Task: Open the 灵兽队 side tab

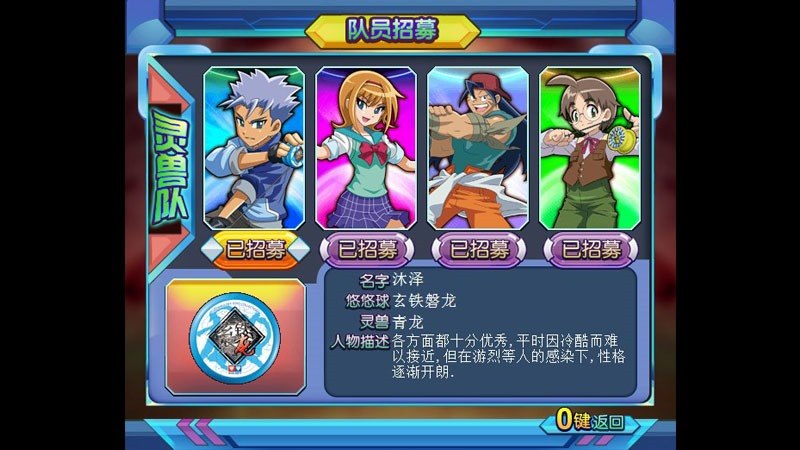Action: tap(168, 162)
